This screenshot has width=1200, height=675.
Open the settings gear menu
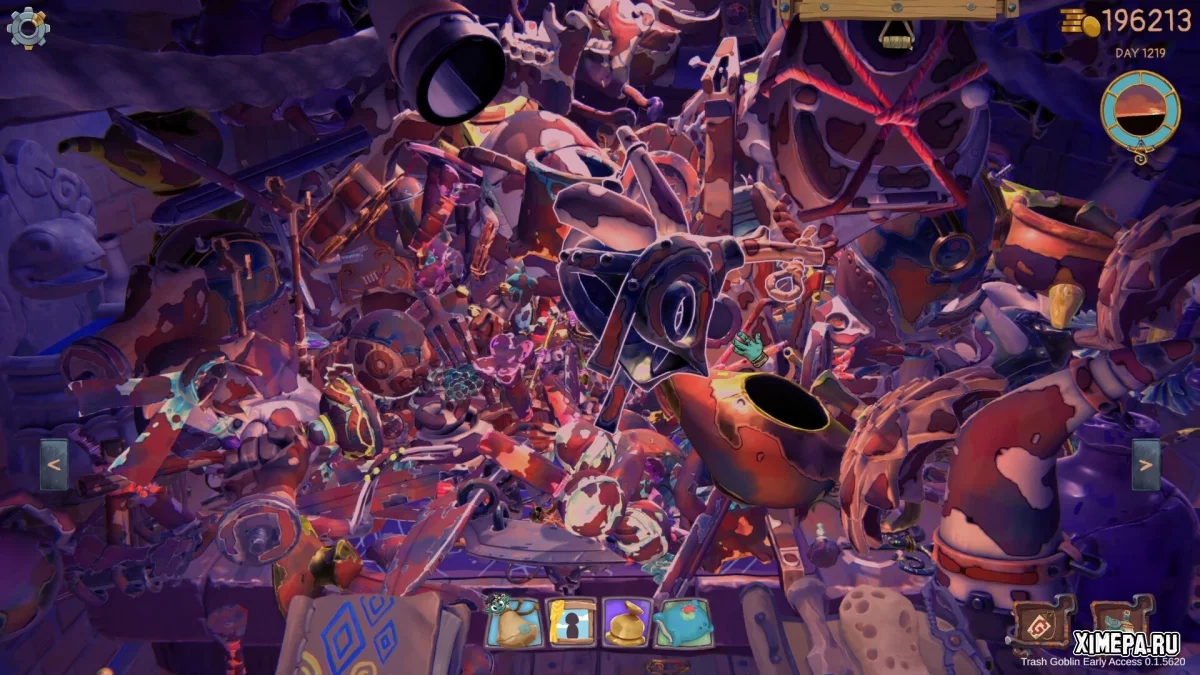point(27,27)
